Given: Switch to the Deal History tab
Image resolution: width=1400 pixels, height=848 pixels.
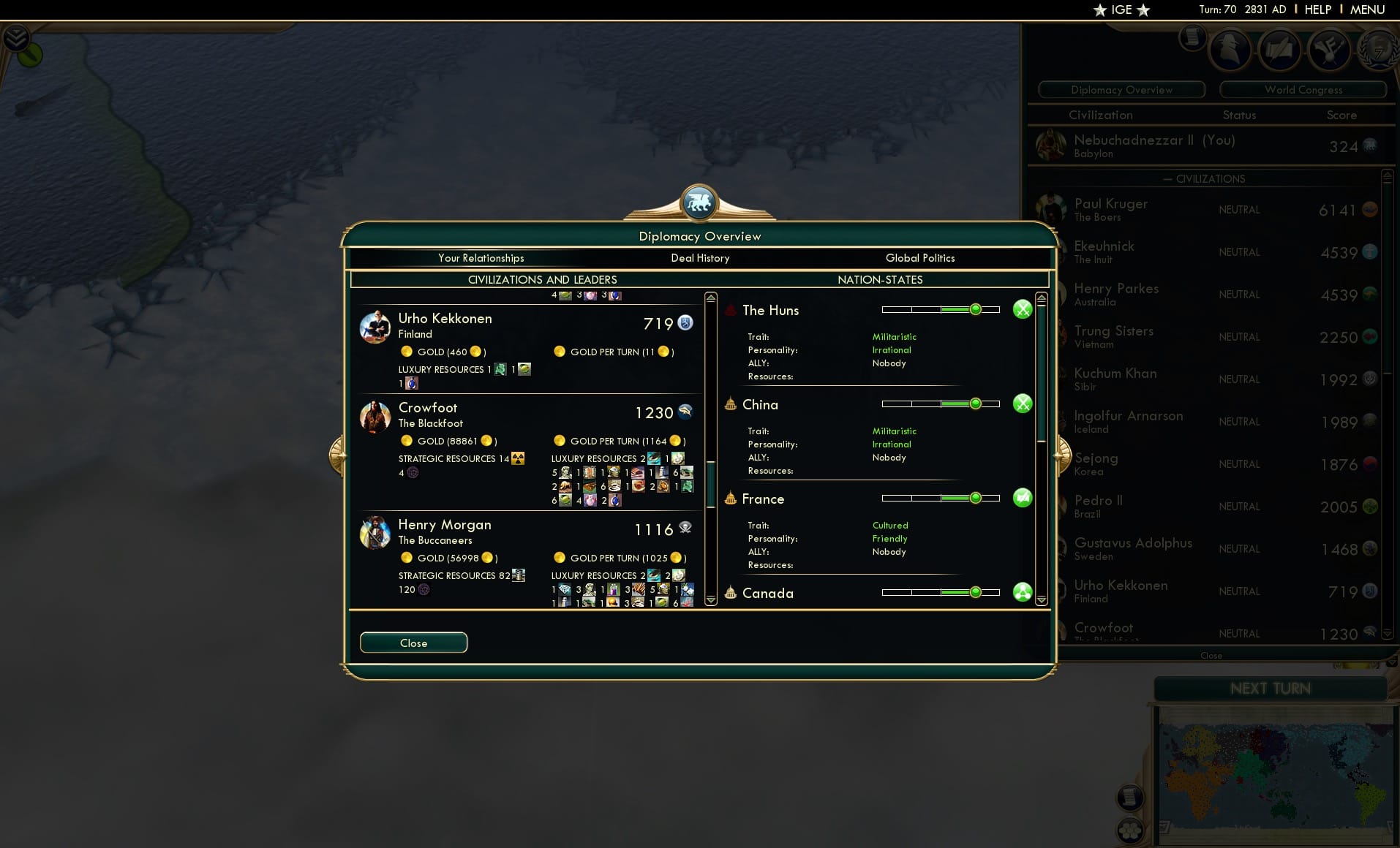Looking at the screenshot, I should (x=700, y=258).
